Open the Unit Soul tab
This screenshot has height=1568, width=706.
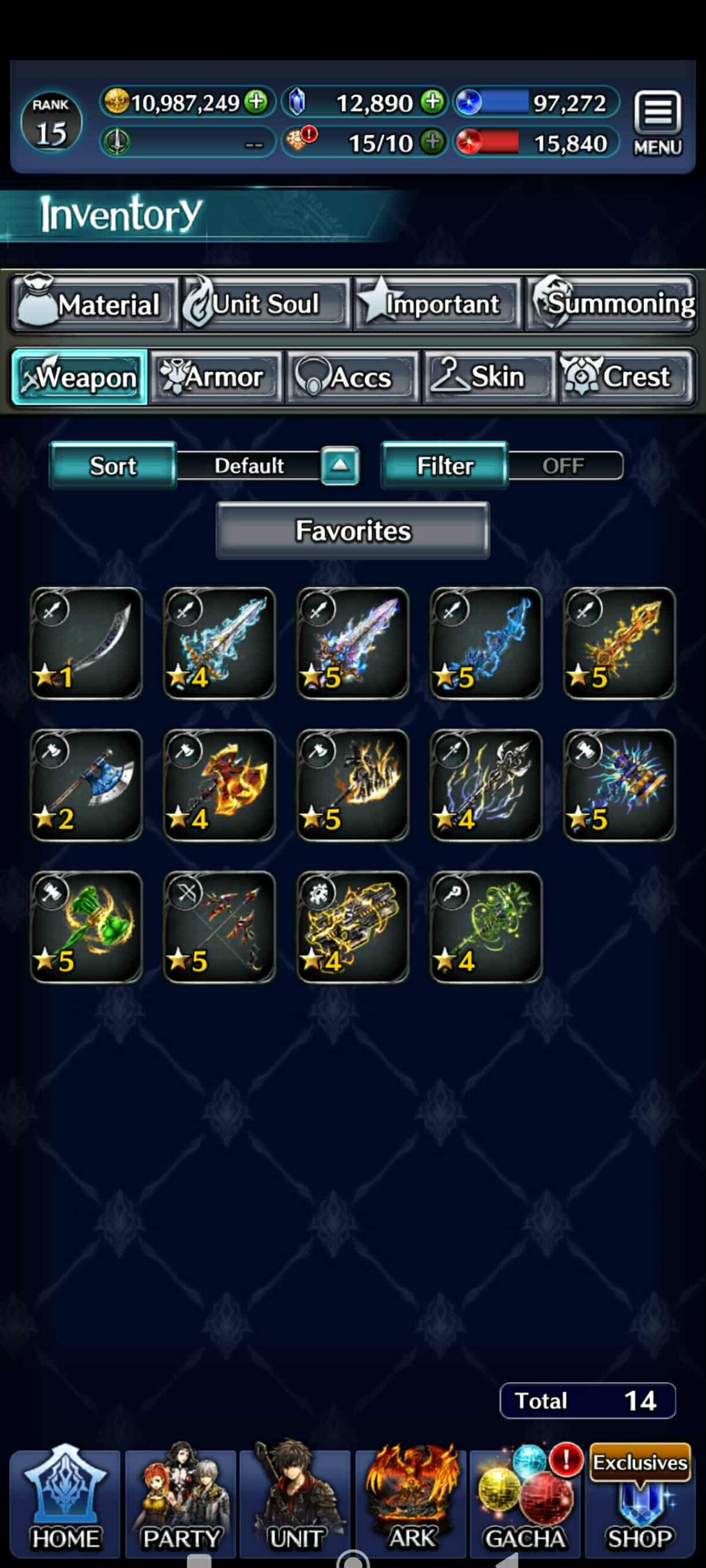point(264,304)
